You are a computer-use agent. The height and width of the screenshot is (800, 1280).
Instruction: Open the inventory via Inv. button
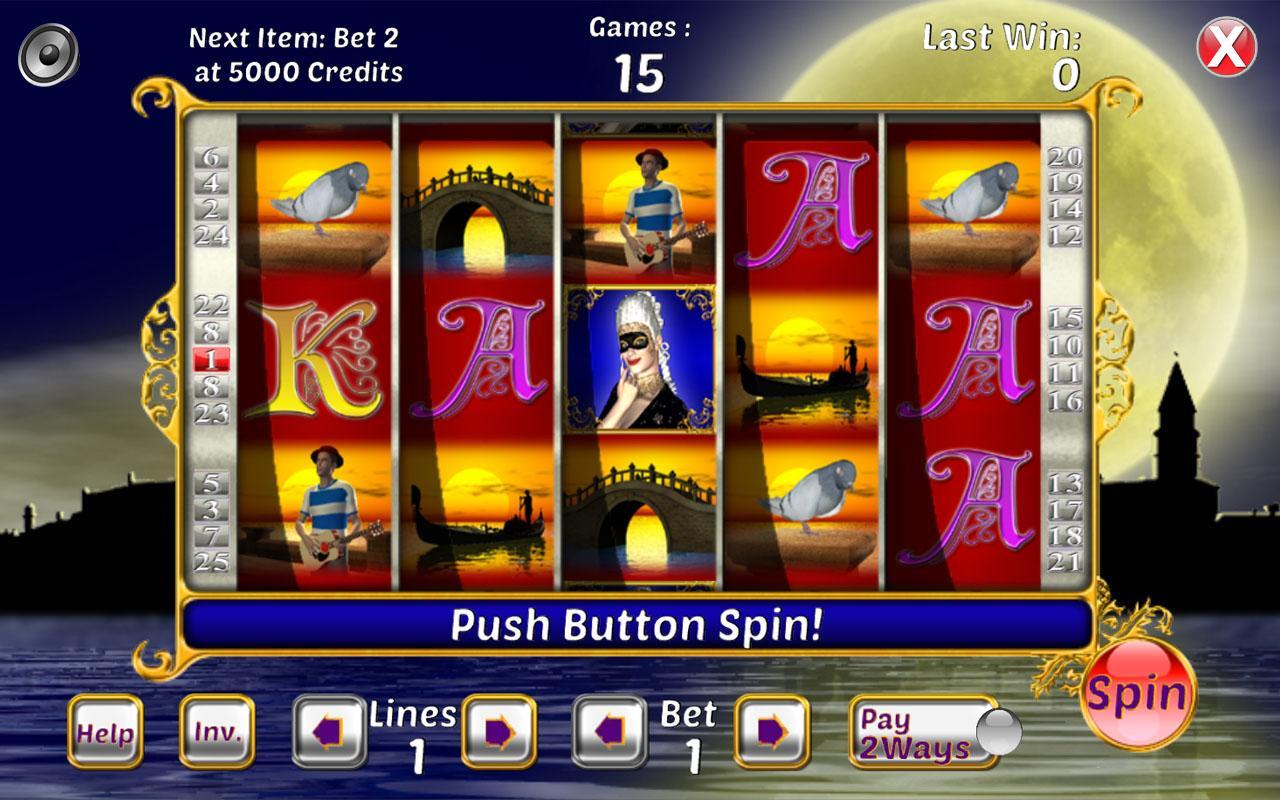(216, 733)
